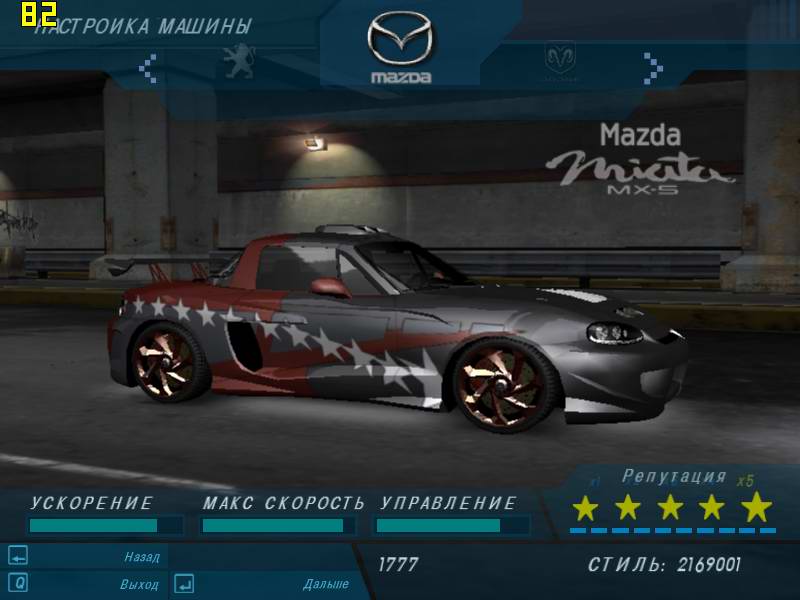Click the right arrow to next brand
Viewport: 800px width, 600px height.
pos(653,67)
